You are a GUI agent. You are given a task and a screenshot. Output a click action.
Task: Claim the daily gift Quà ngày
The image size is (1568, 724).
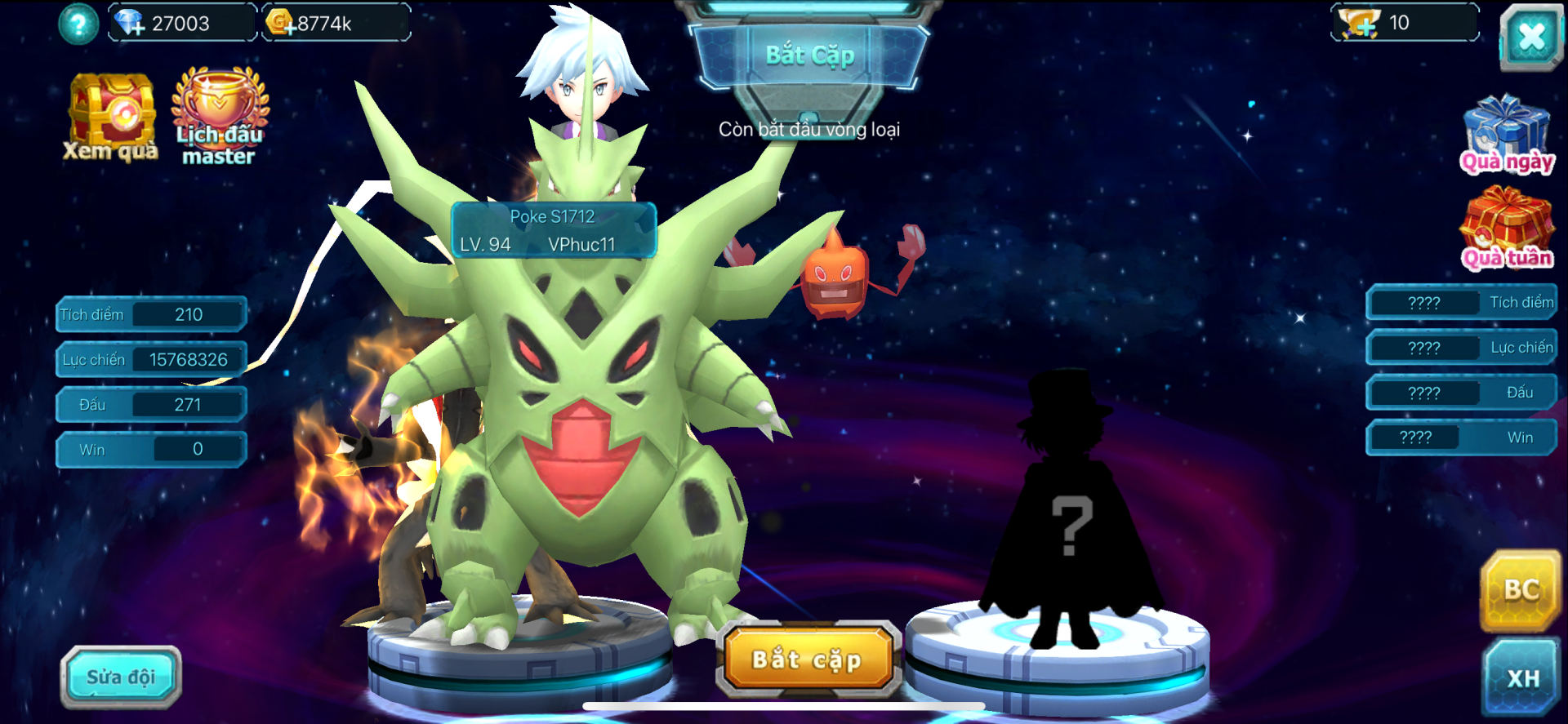point(1507,135)
